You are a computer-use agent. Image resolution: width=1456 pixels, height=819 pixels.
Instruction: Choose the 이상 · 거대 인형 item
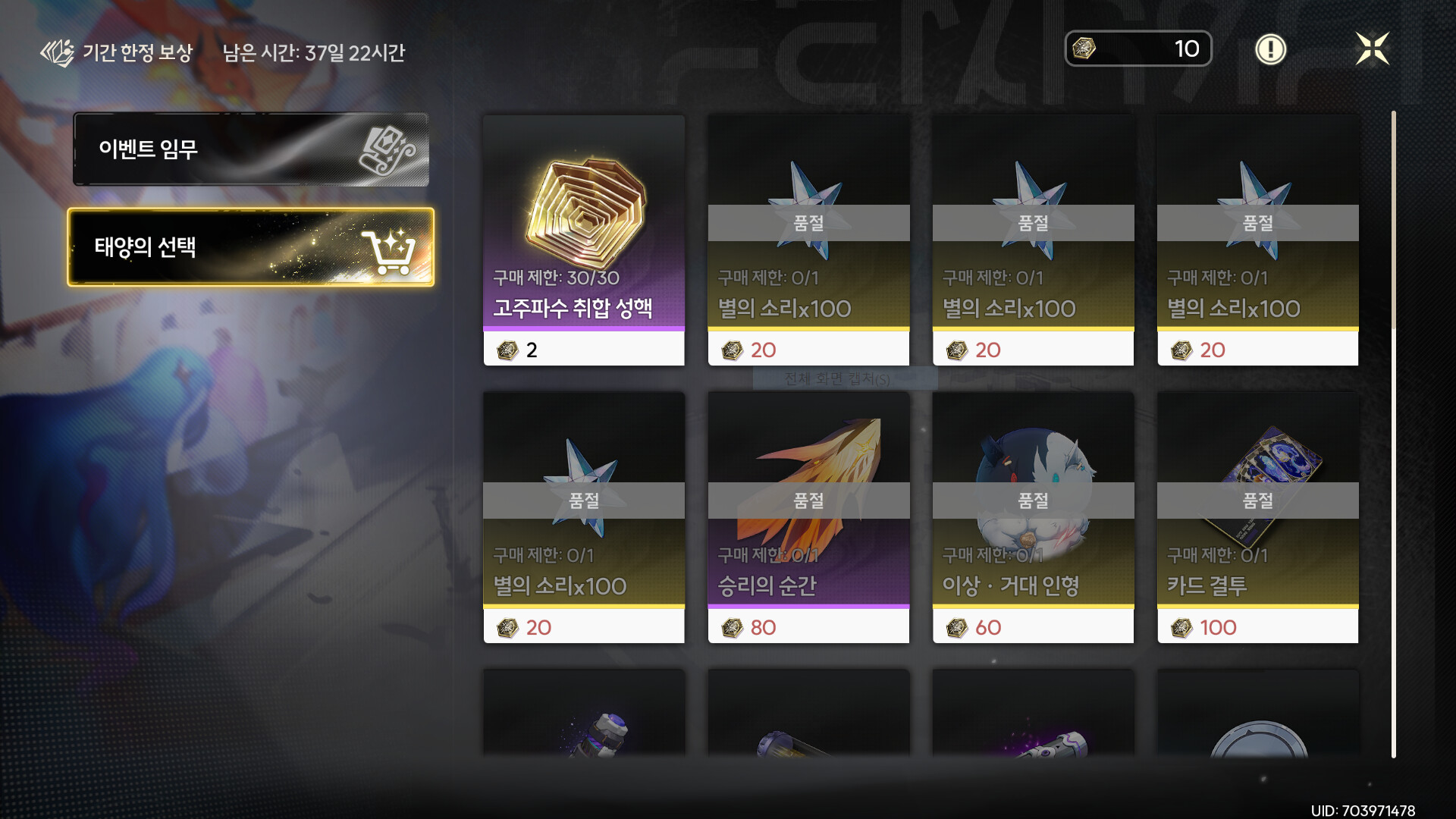tap(1033, 517)
